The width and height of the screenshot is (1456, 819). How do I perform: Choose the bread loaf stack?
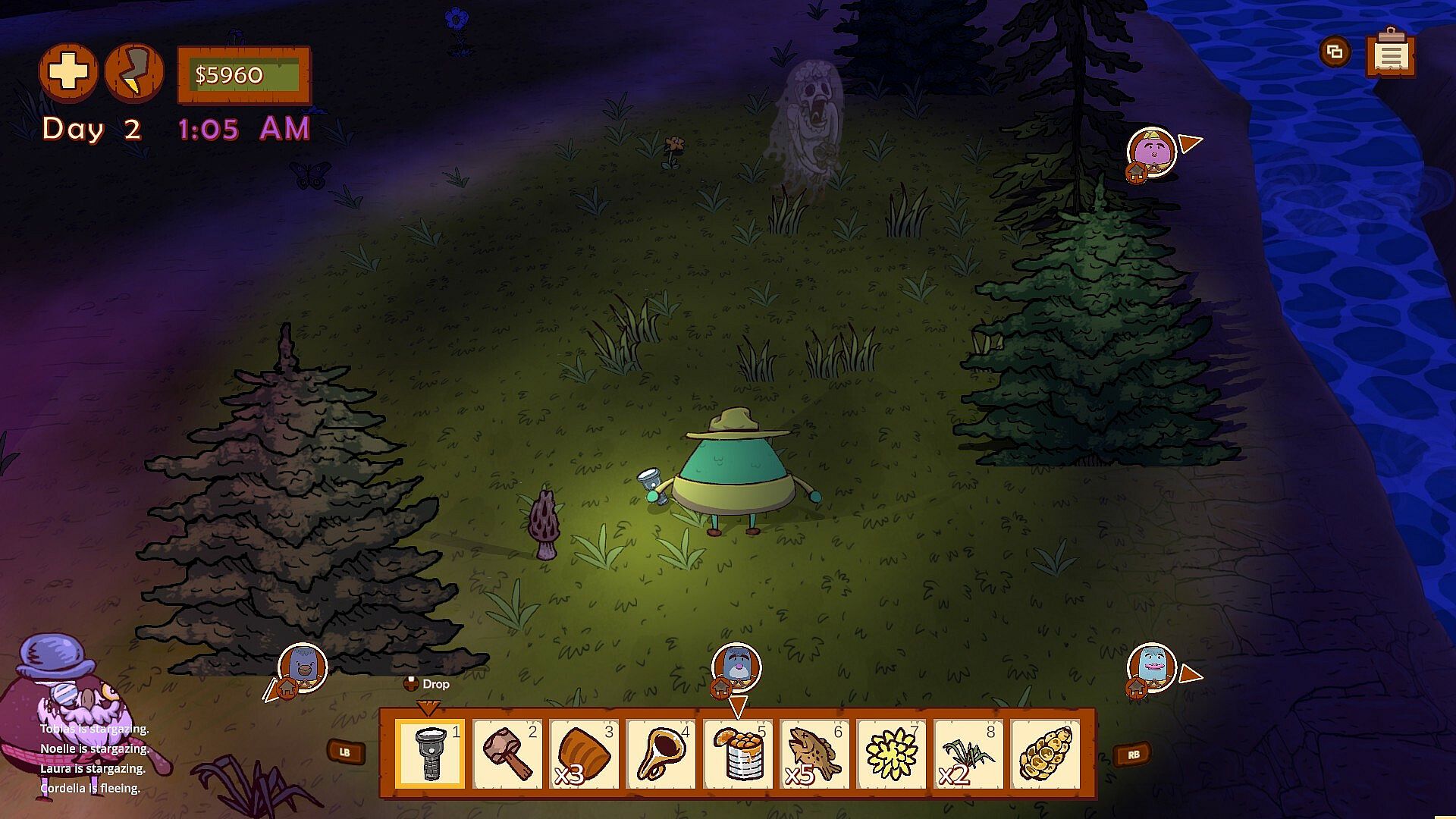584,754
